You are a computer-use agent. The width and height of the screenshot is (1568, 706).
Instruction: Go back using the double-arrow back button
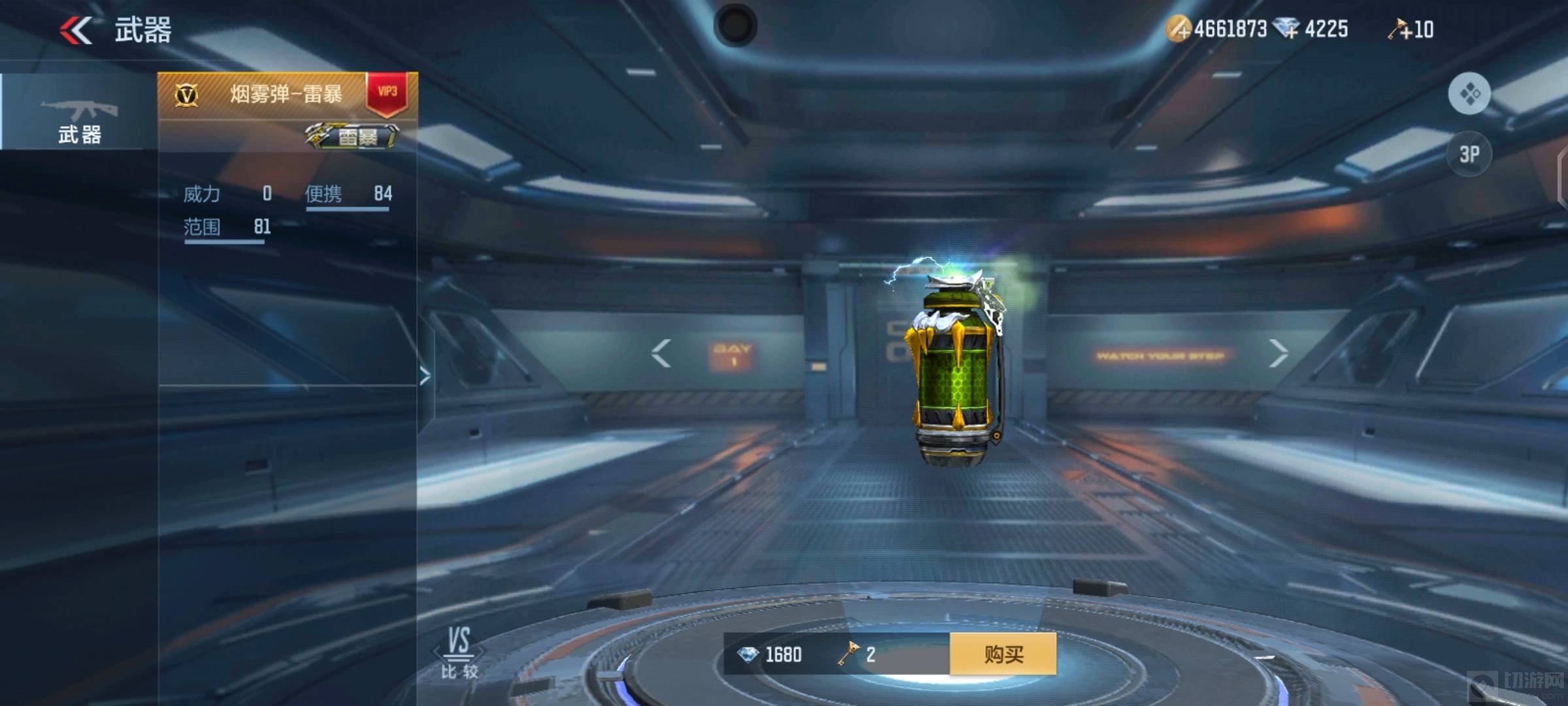(x=76, y=30)
